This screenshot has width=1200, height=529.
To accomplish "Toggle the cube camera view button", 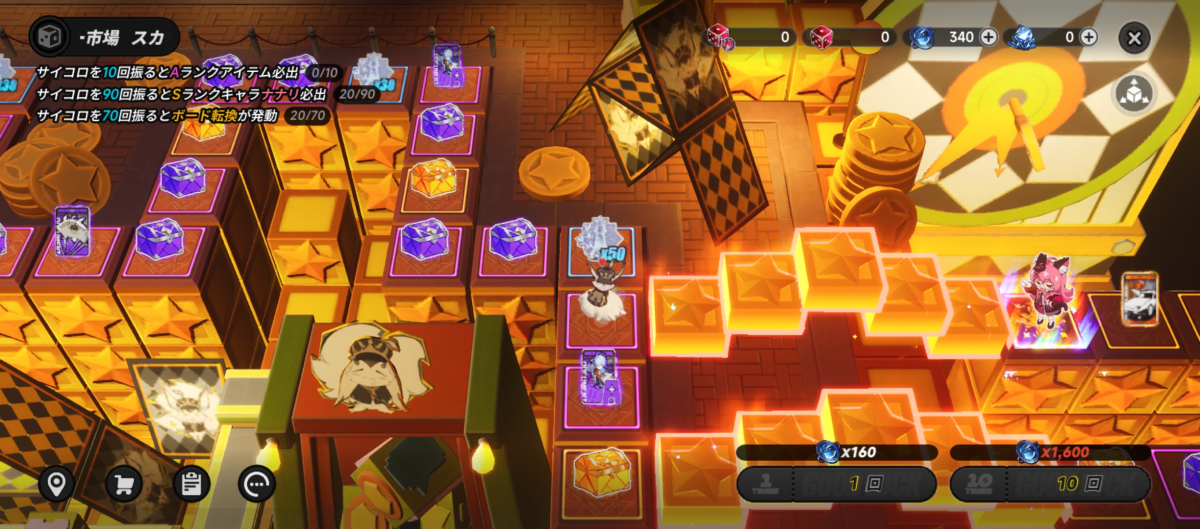I will click(x=1133, y=93).
